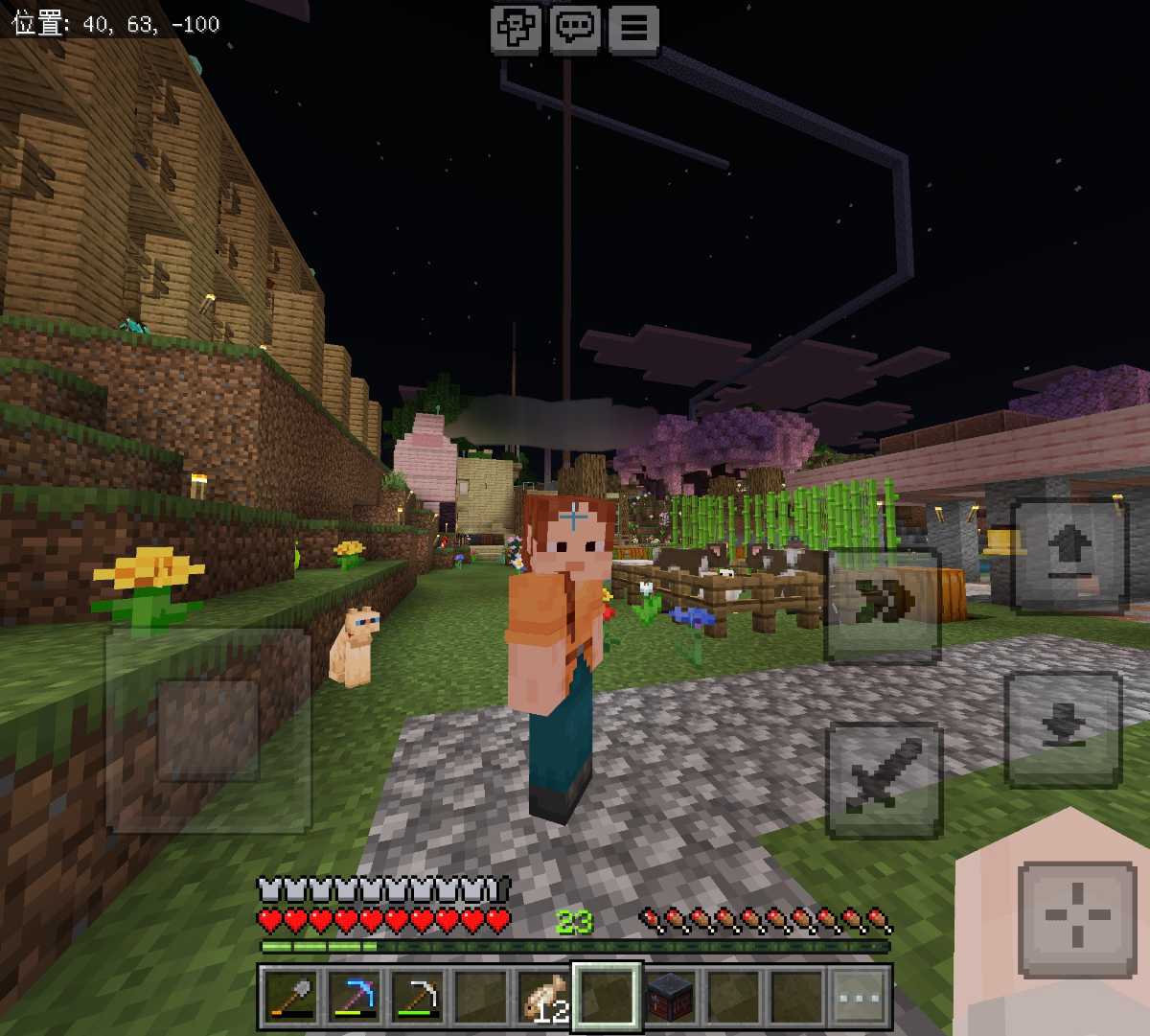Tap the sword attack button

[884, 780]
